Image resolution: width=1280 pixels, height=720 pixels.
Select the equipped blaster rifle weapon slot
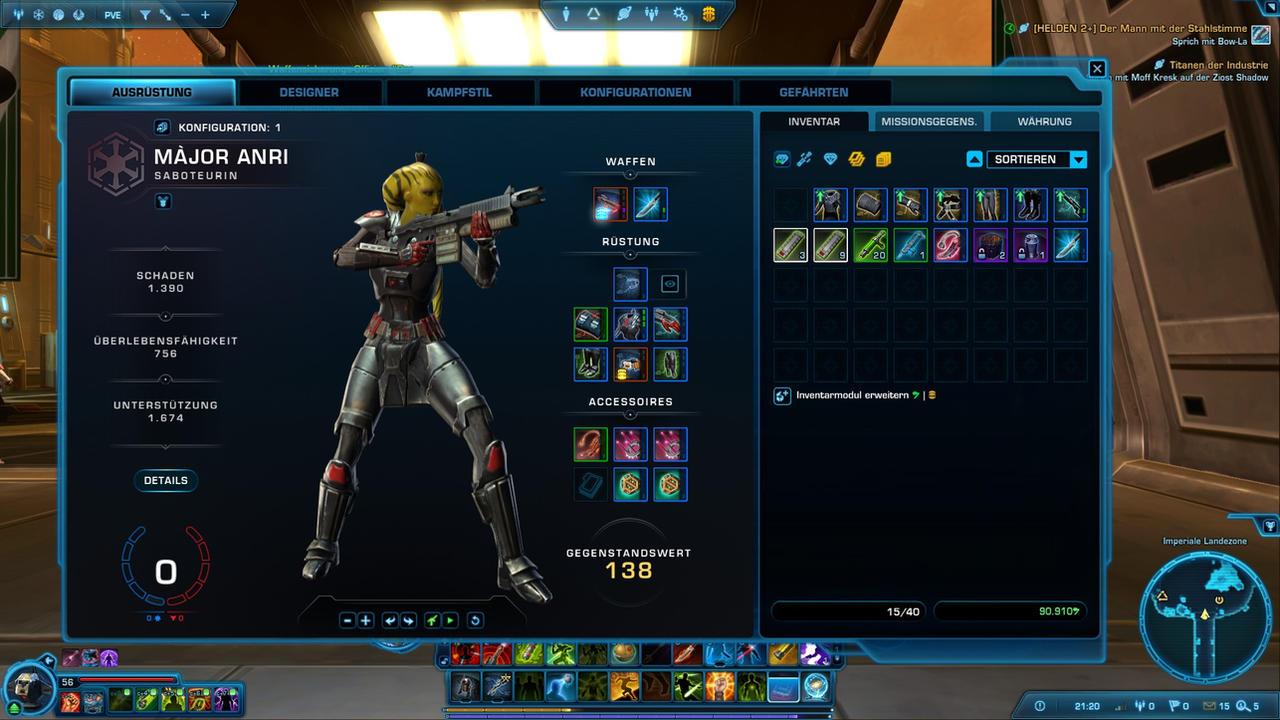610,204
